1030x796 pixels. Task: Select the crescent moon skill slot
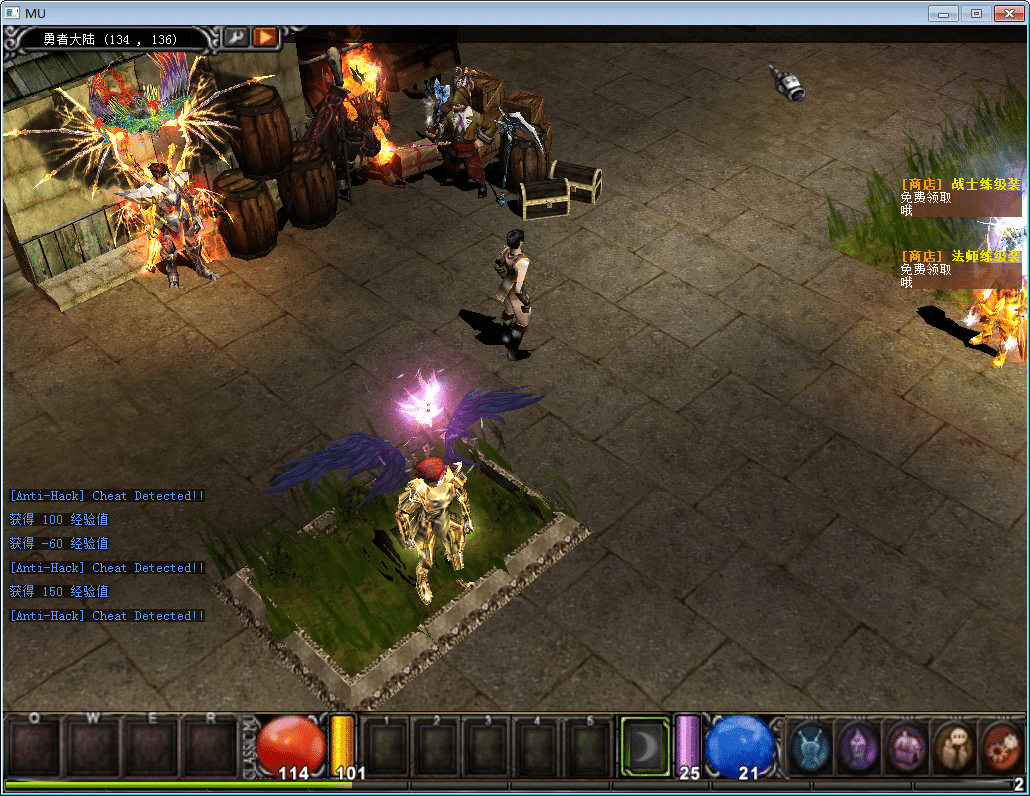click(x=645, y=746)
